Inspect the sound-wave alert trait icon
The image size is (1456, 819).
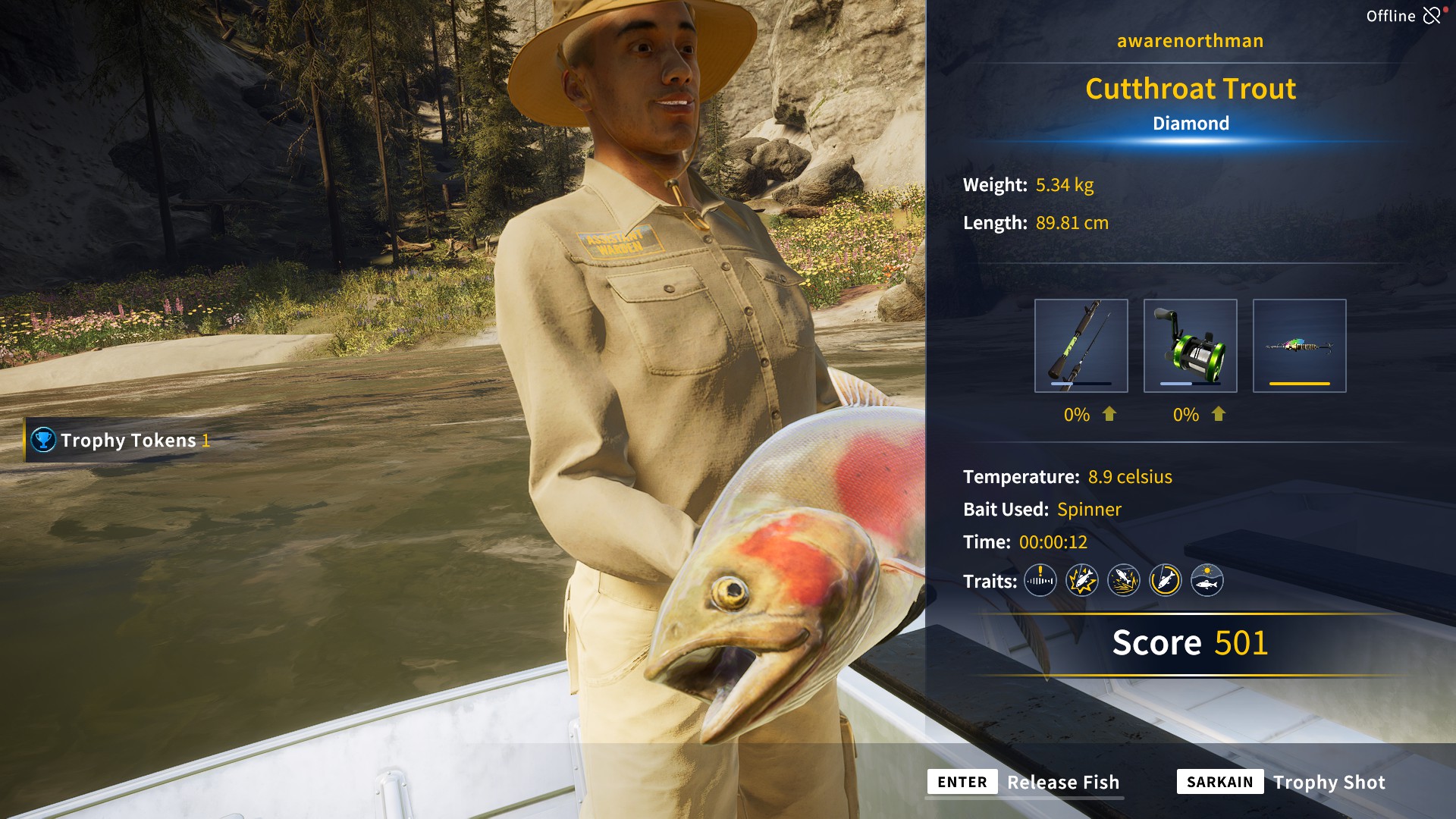(x=1040, y=581)
